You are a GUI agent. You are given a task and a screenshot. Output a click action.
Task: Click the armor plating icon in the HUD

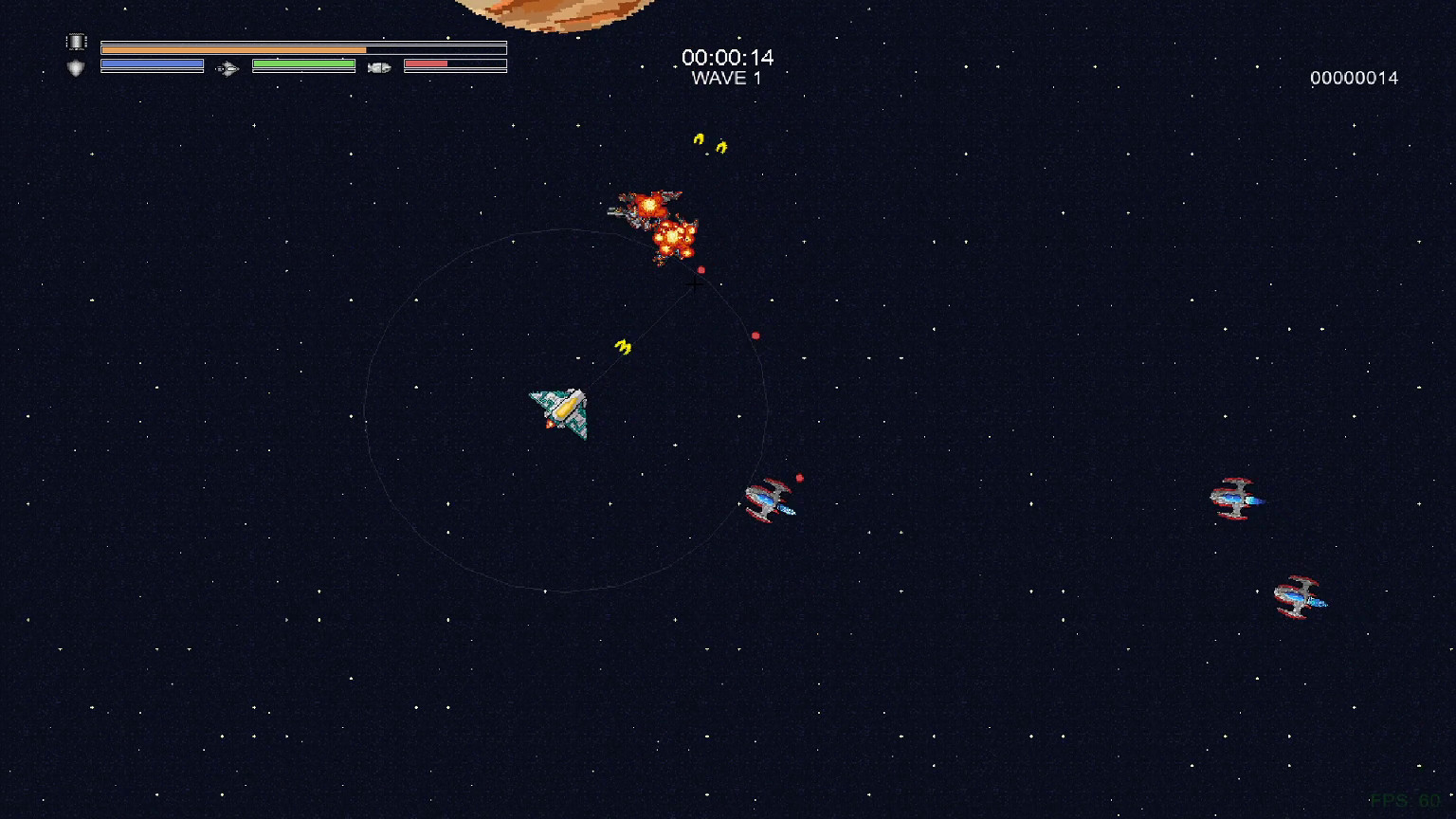(x=76, y=41)
